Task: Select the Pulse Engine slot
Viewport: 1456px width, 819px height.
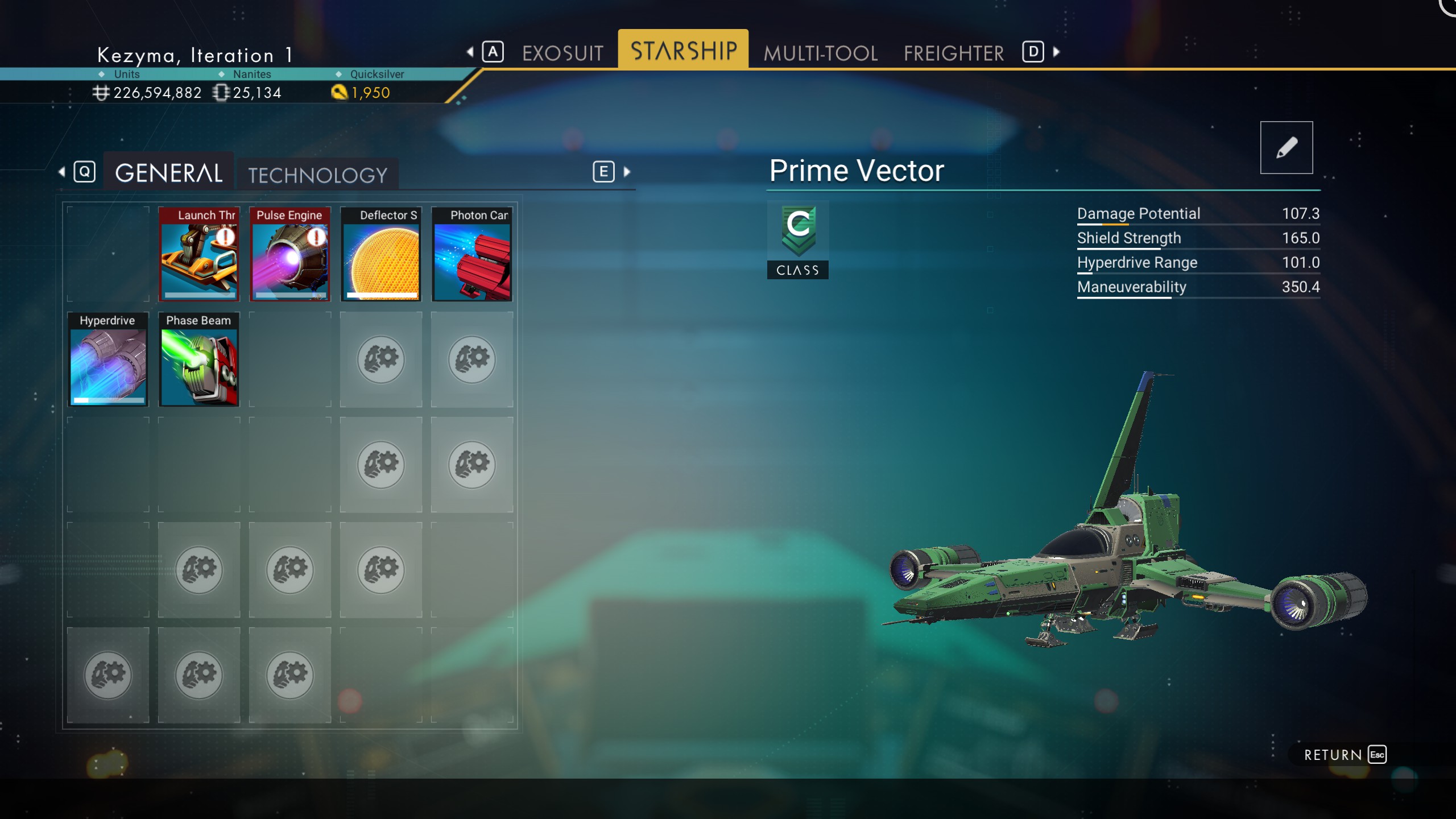Action: (x=289, y=254)
